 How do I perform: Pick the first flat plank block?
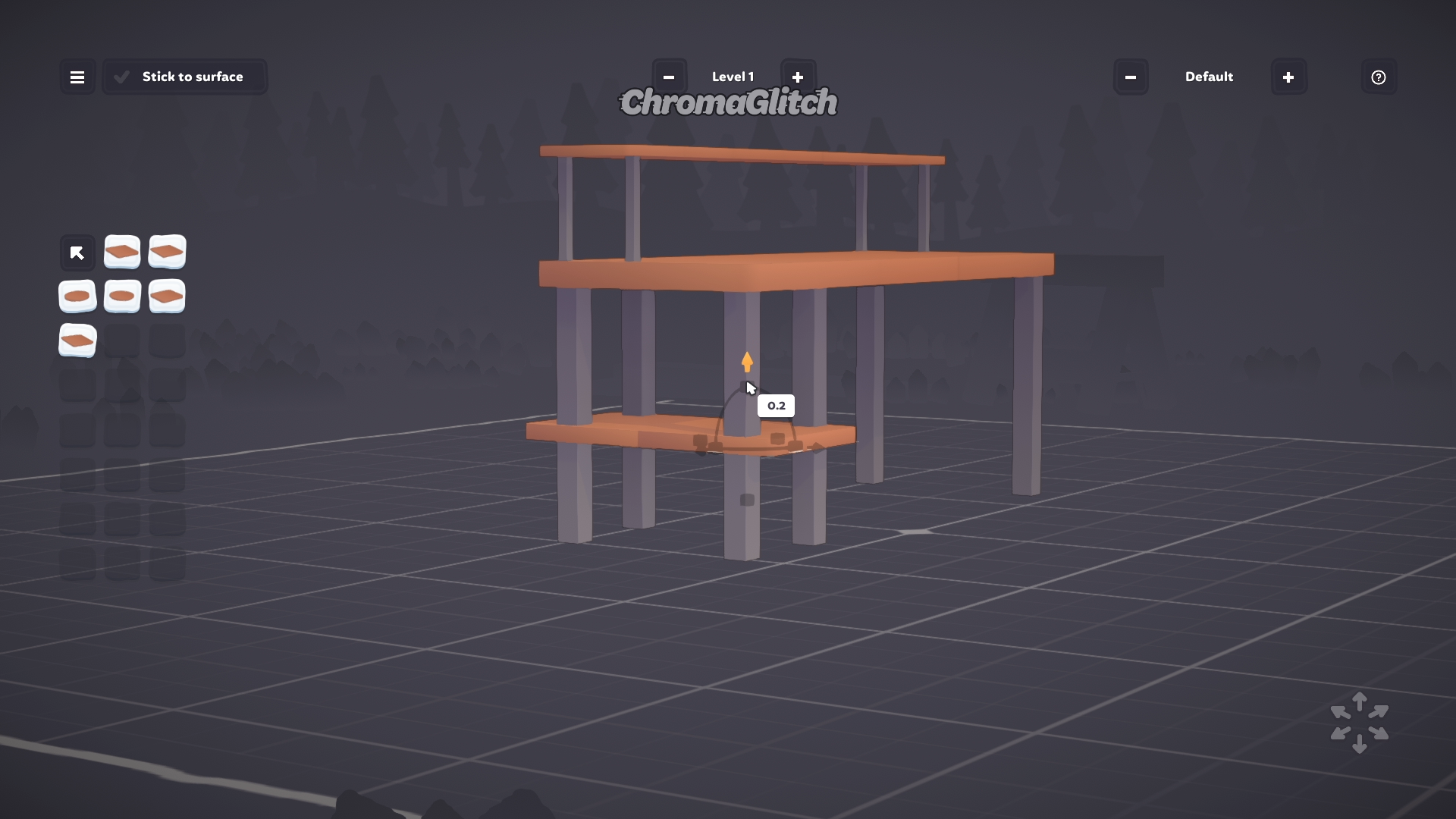(x=122, y=252)
